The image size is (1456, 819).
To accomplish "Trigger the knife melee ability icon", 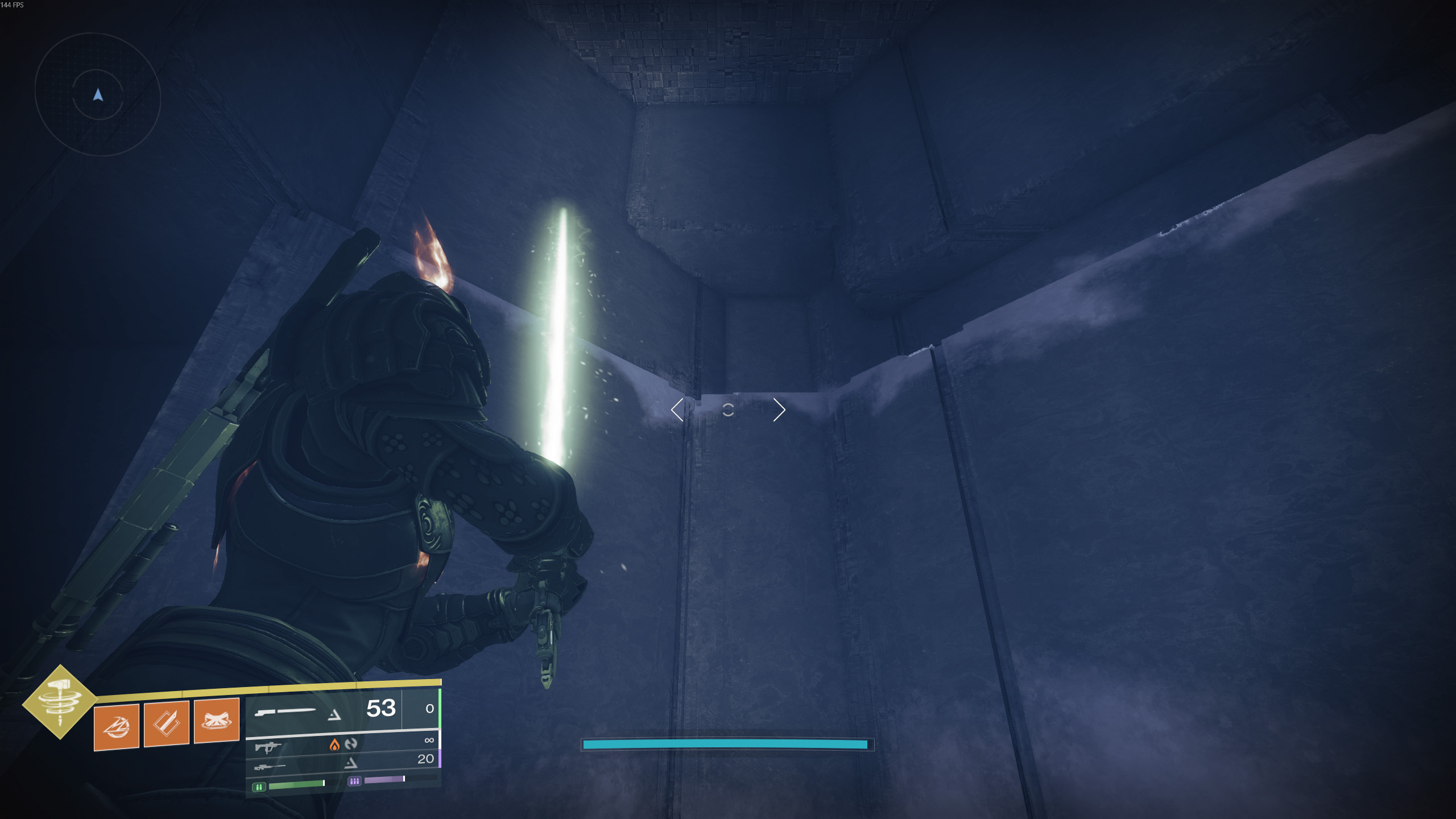I will [x=166, y=723].
